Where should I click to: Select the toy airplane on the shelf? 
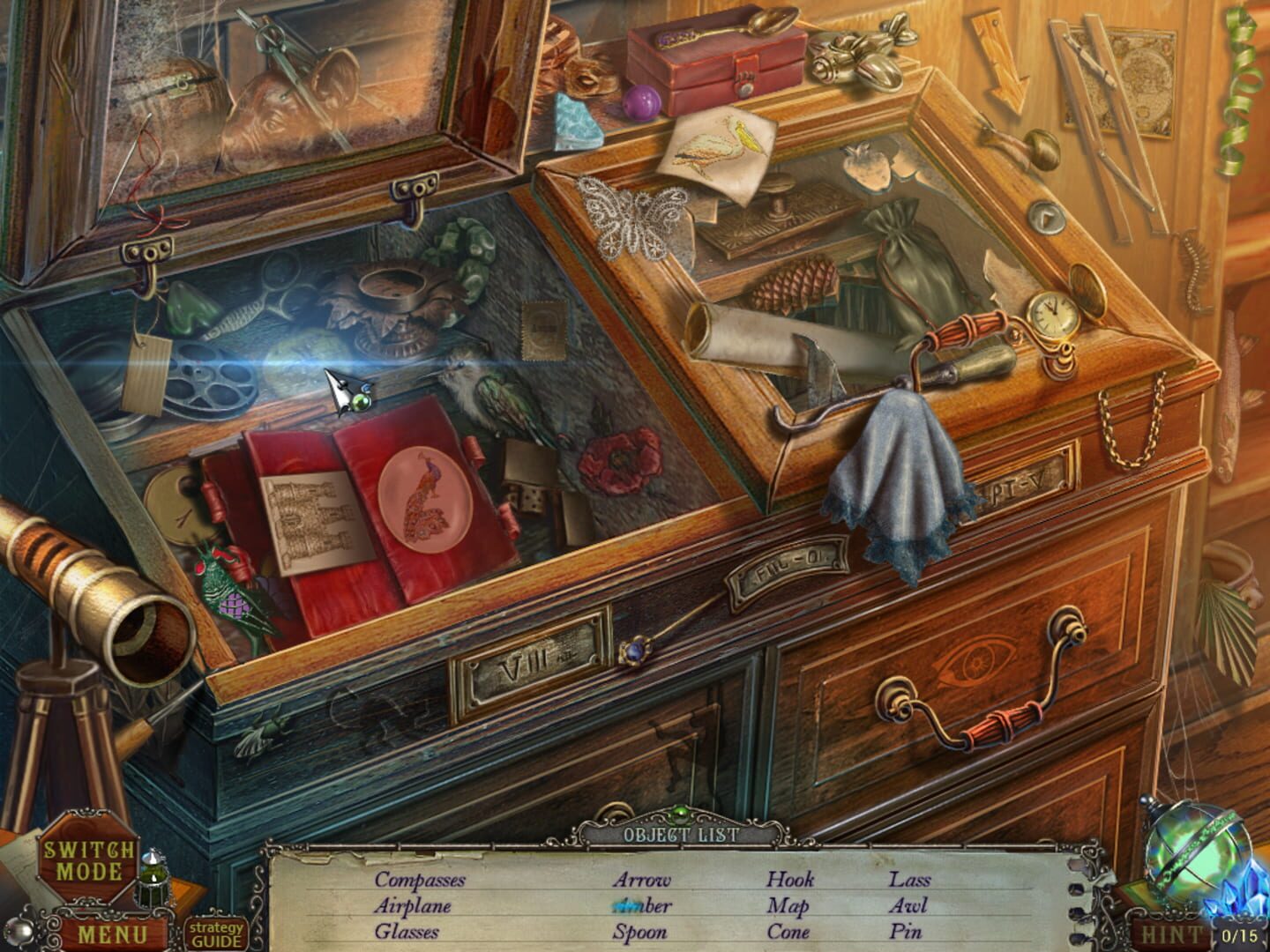pyautogui.click(x=851, y=57)
